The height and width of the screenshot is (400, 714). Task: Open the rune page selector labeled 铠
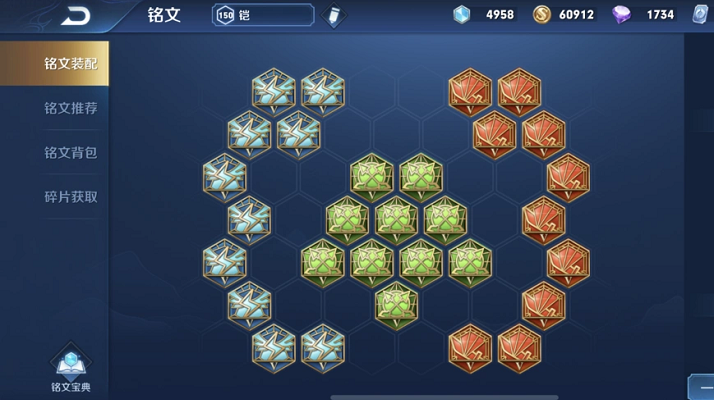click(263, 15)
